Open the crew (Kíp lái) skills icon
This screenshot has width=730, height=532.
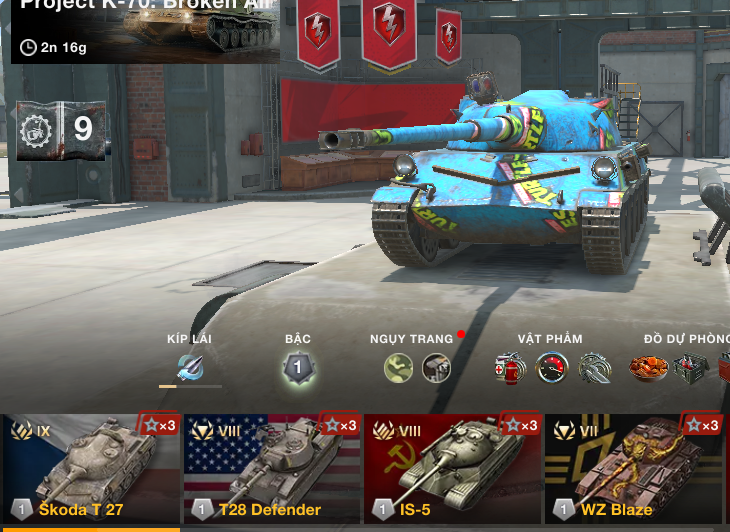pyautogui.click(x=190, y=367)
